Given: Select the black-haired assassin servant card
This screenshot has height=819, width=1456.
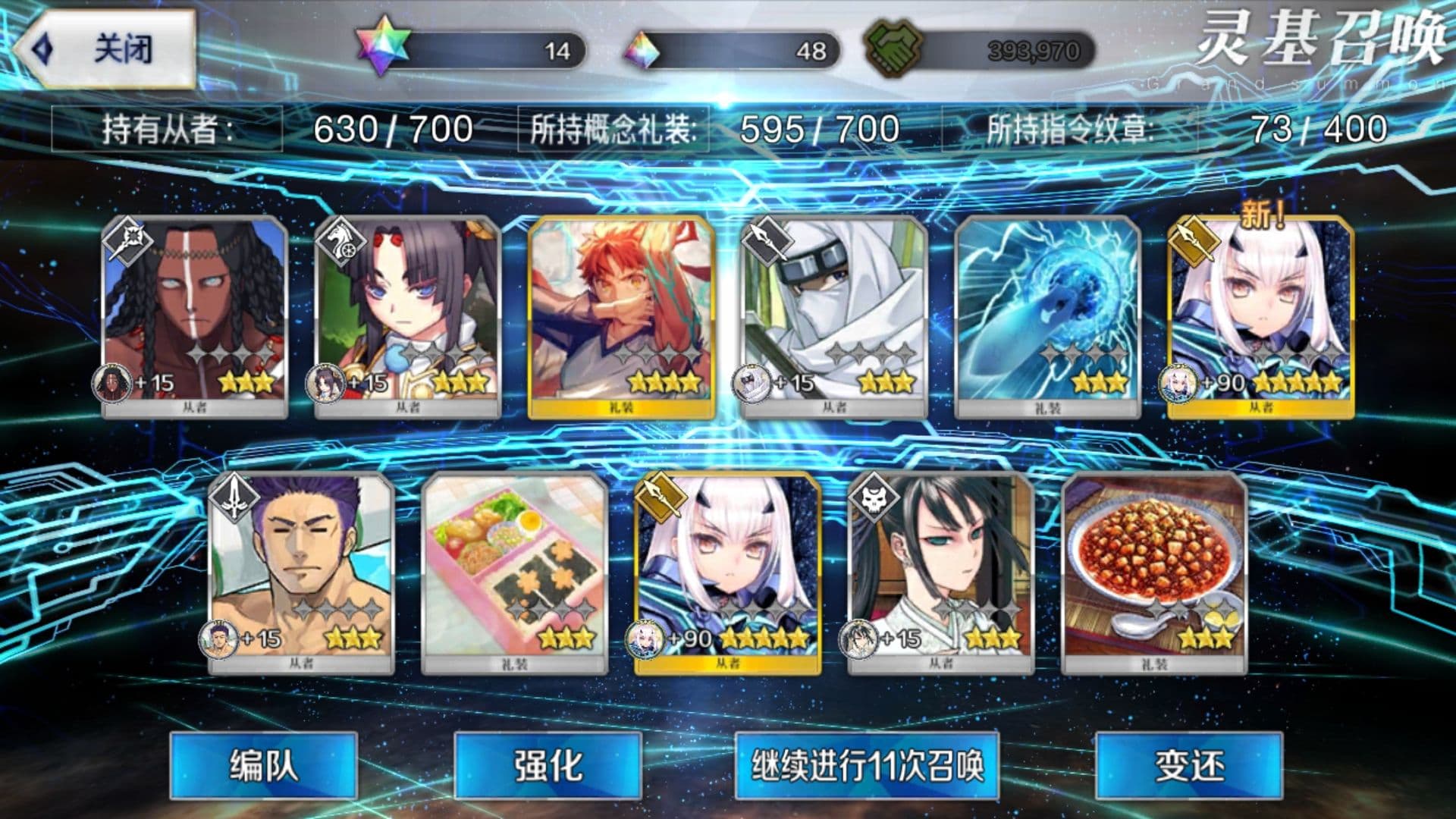Looking at the screenshot, I should click(x=940, y=571).
